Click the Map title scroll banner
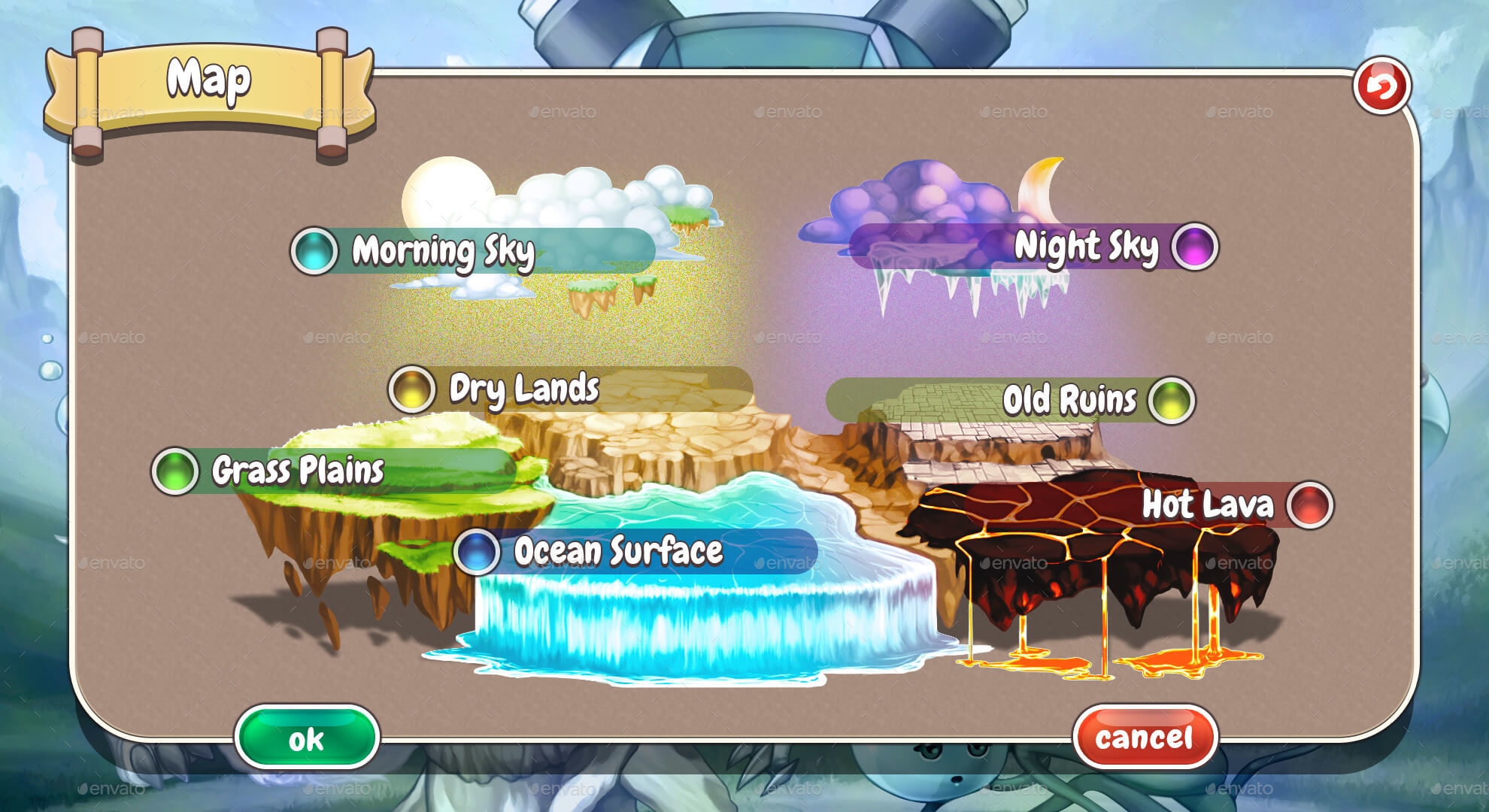Viewport: 1489px width, 812px height. point(211,79)
